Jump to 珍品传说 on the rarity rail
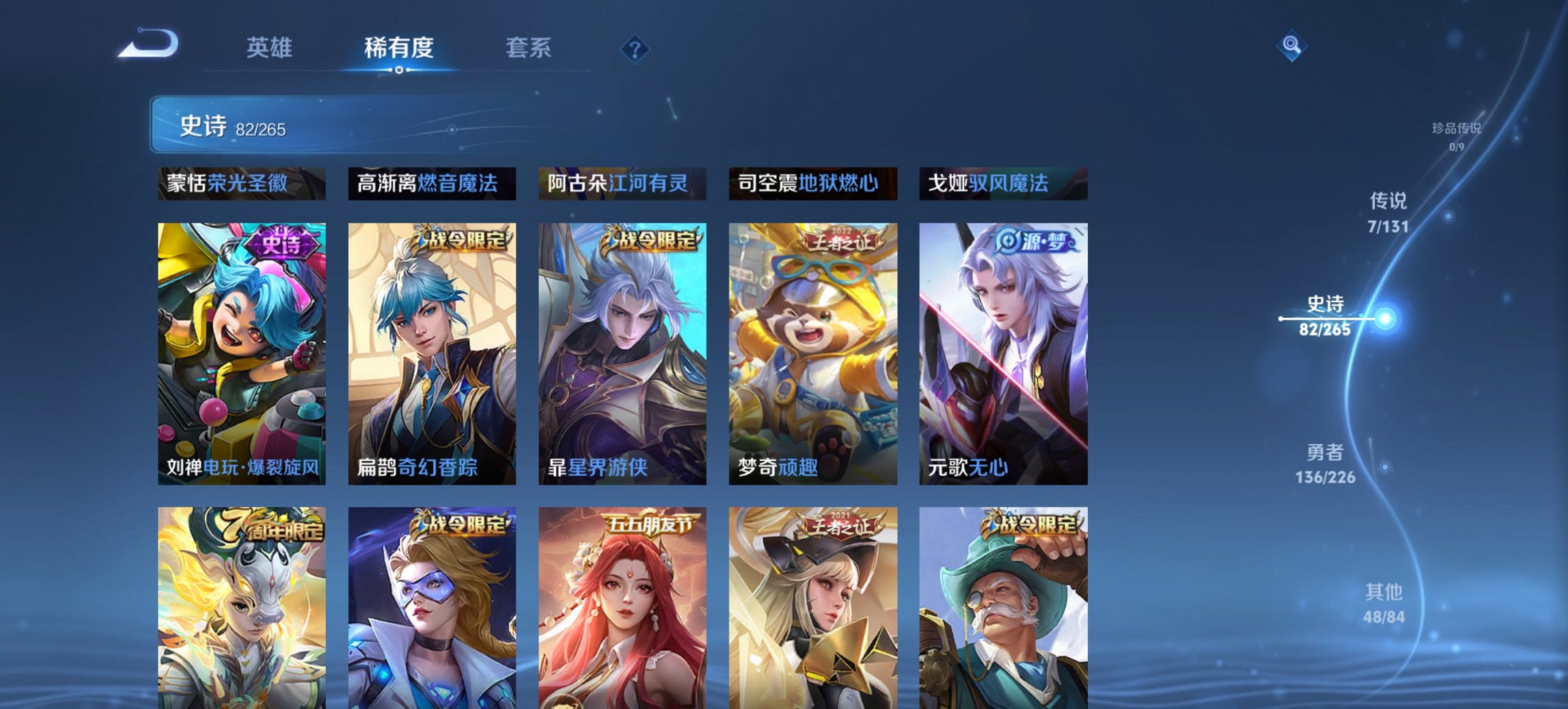Viewport: 1568px width, 709px height. tap(1458, 131)
